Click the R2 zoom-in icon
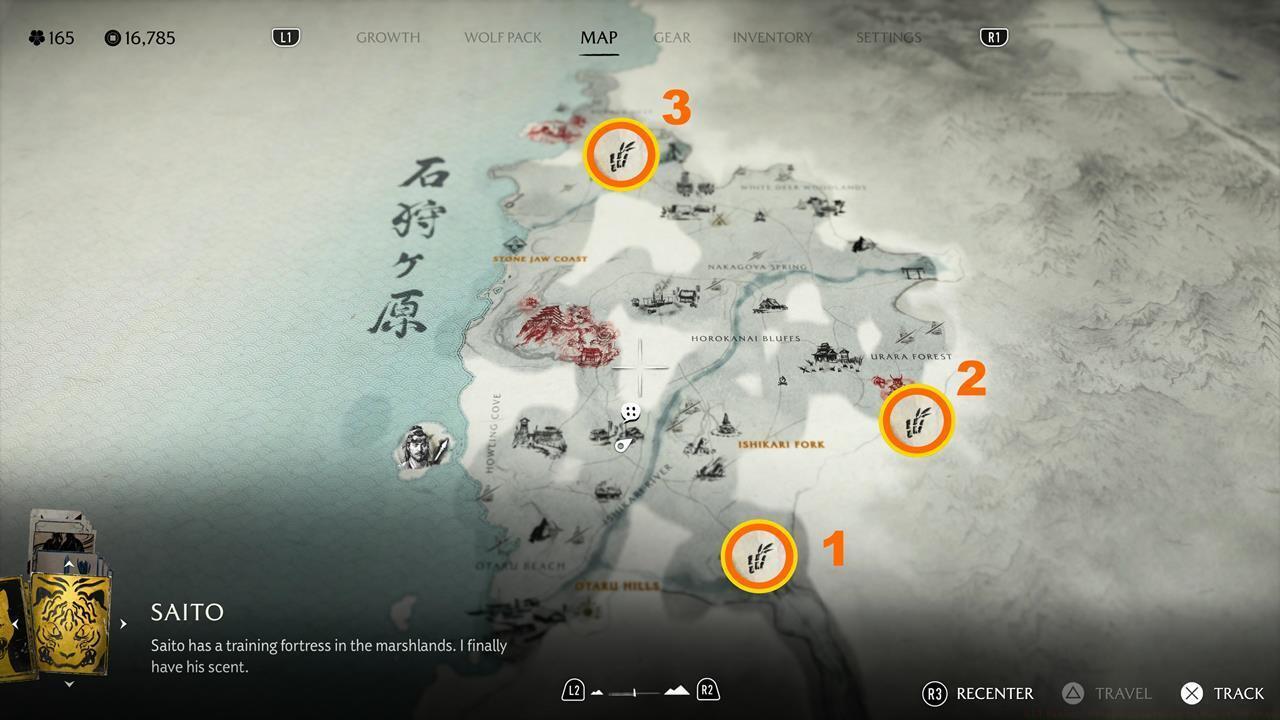The height and width of the screenshot is (720, 1280). click(706, 689)
